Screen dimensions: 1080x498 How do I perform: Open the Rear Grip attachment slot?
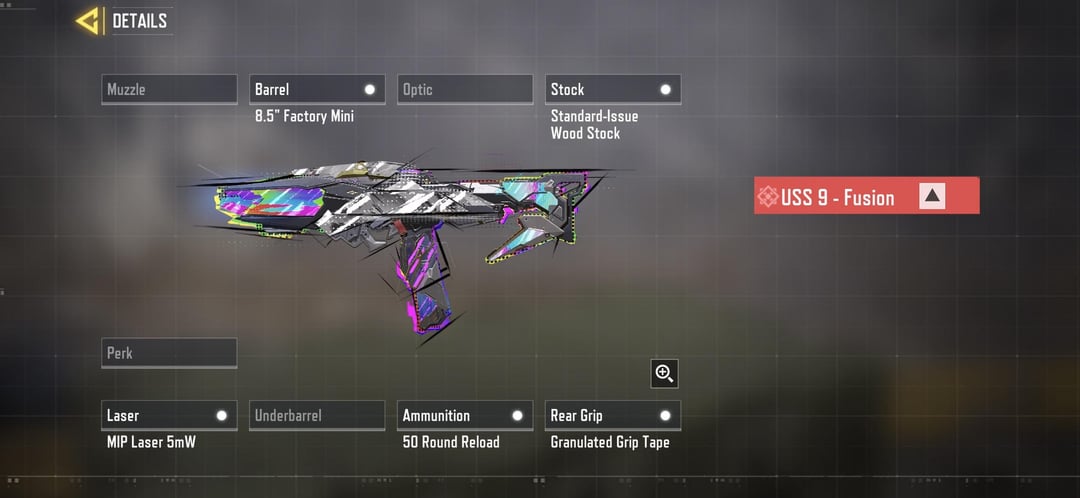613,415
